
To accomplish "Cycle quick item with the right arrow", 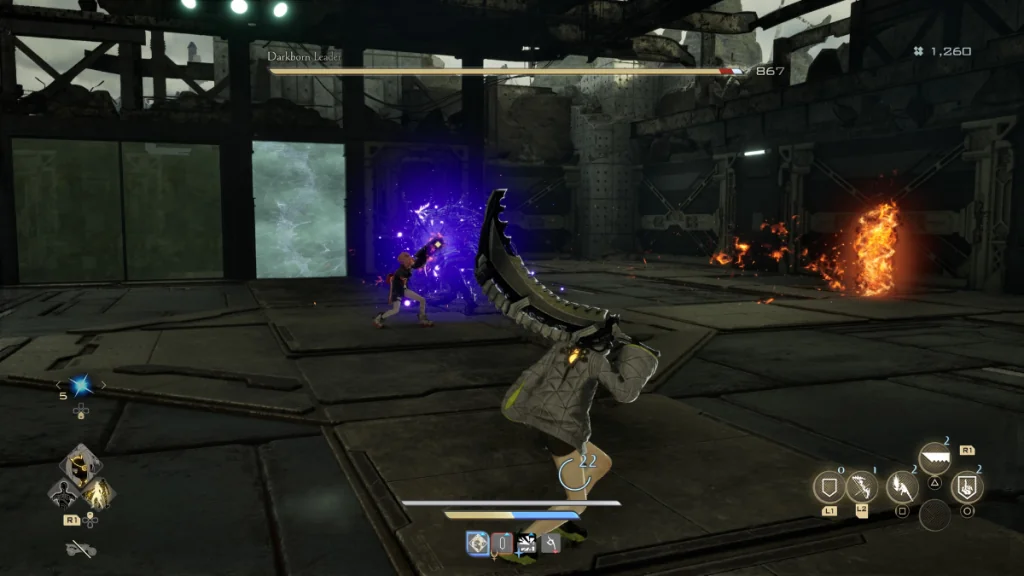I will (103, 386).
